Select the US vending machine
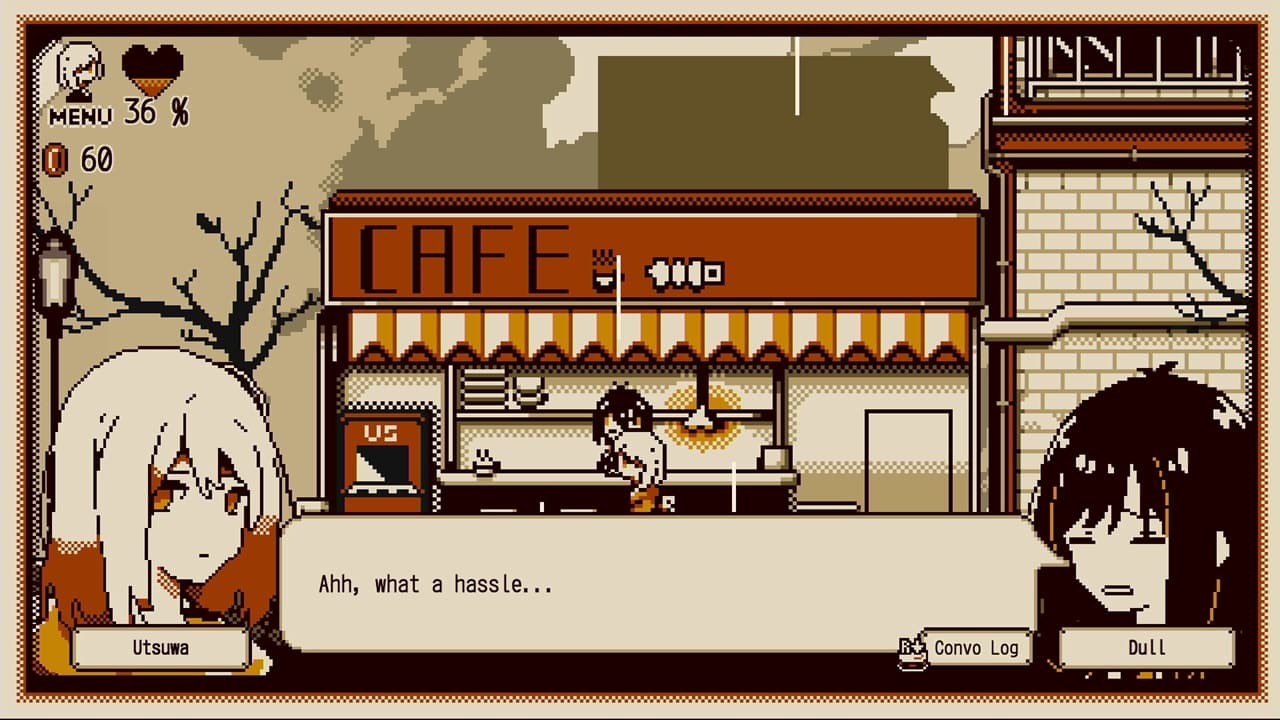 [x=382, y=460]
